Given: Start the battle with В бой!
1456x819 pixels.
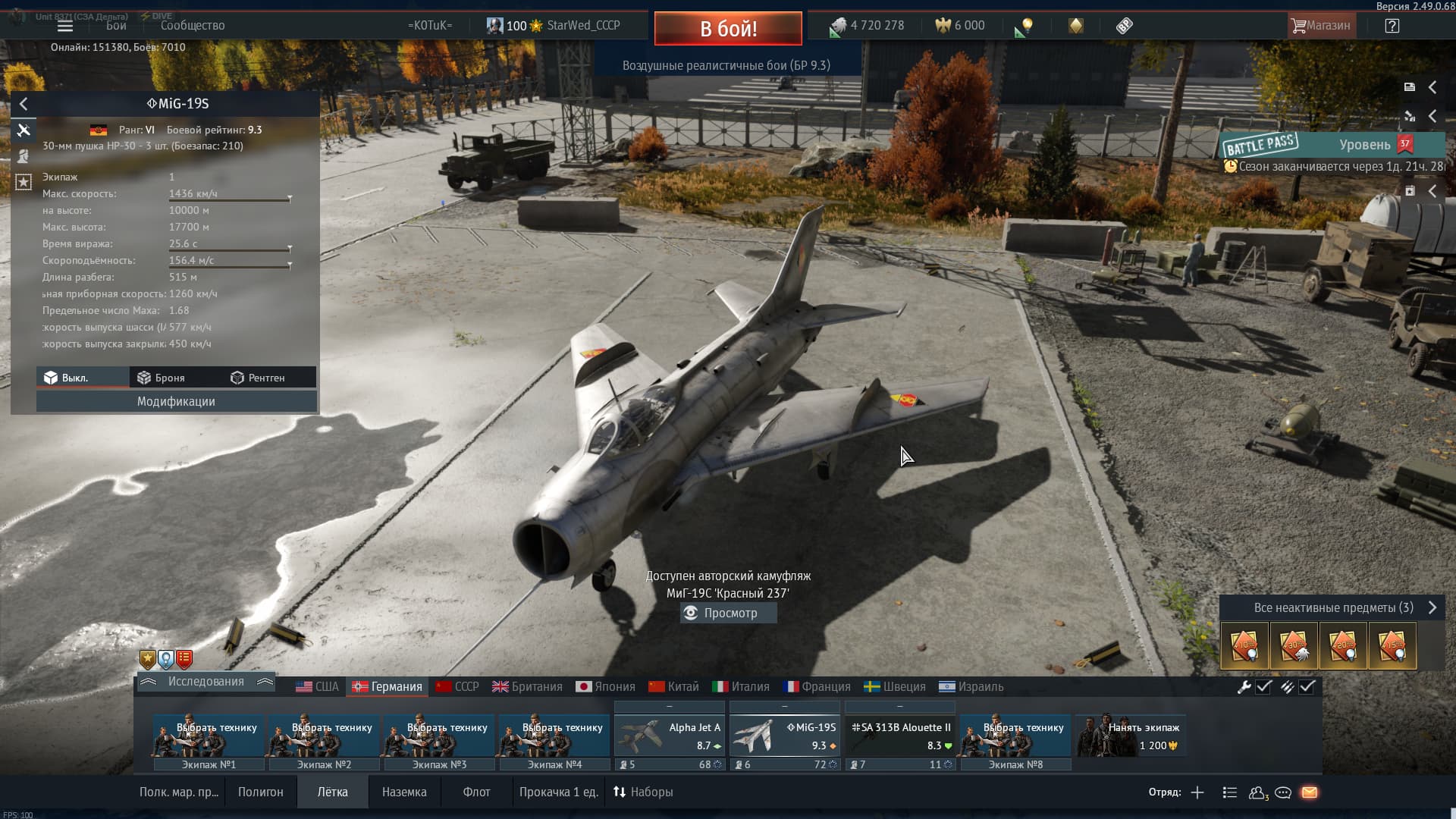Looking at the screenshot, I should coord(728,29).
